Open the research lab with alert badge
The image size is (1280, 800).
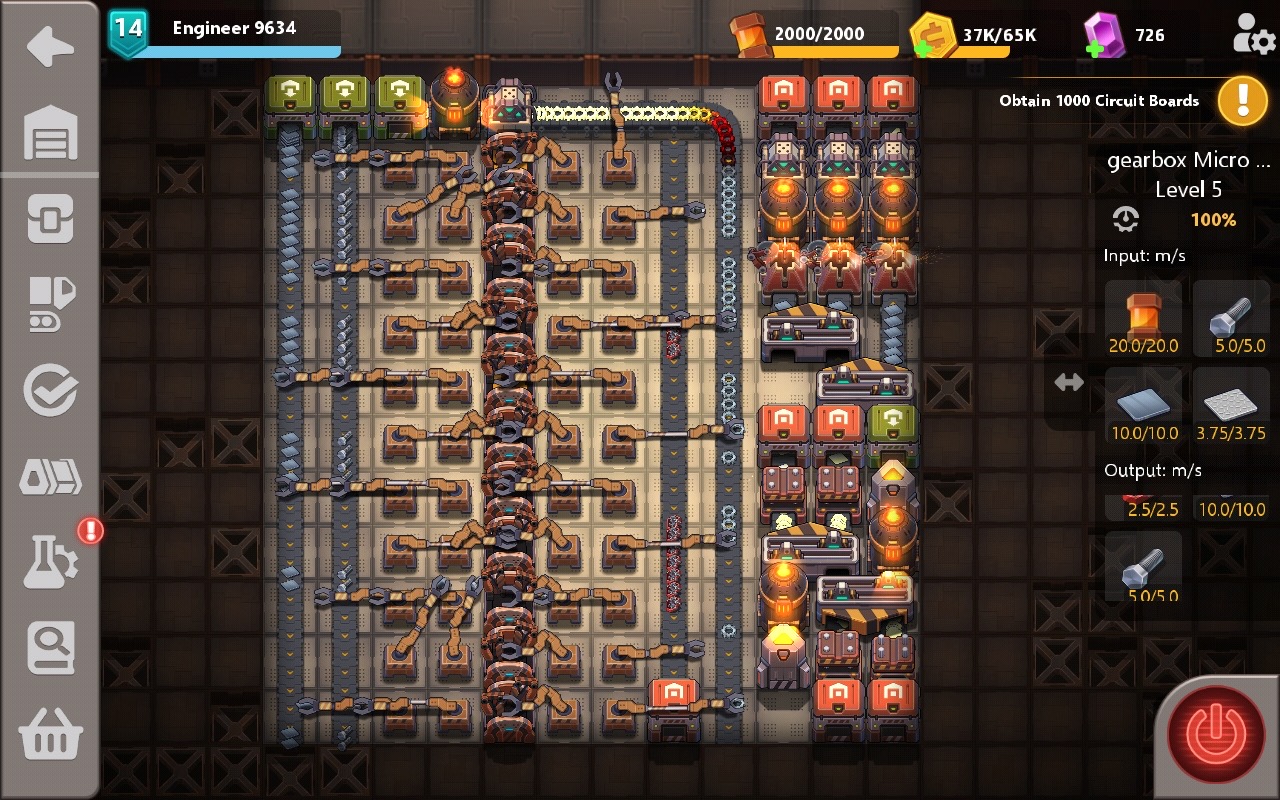50,560
